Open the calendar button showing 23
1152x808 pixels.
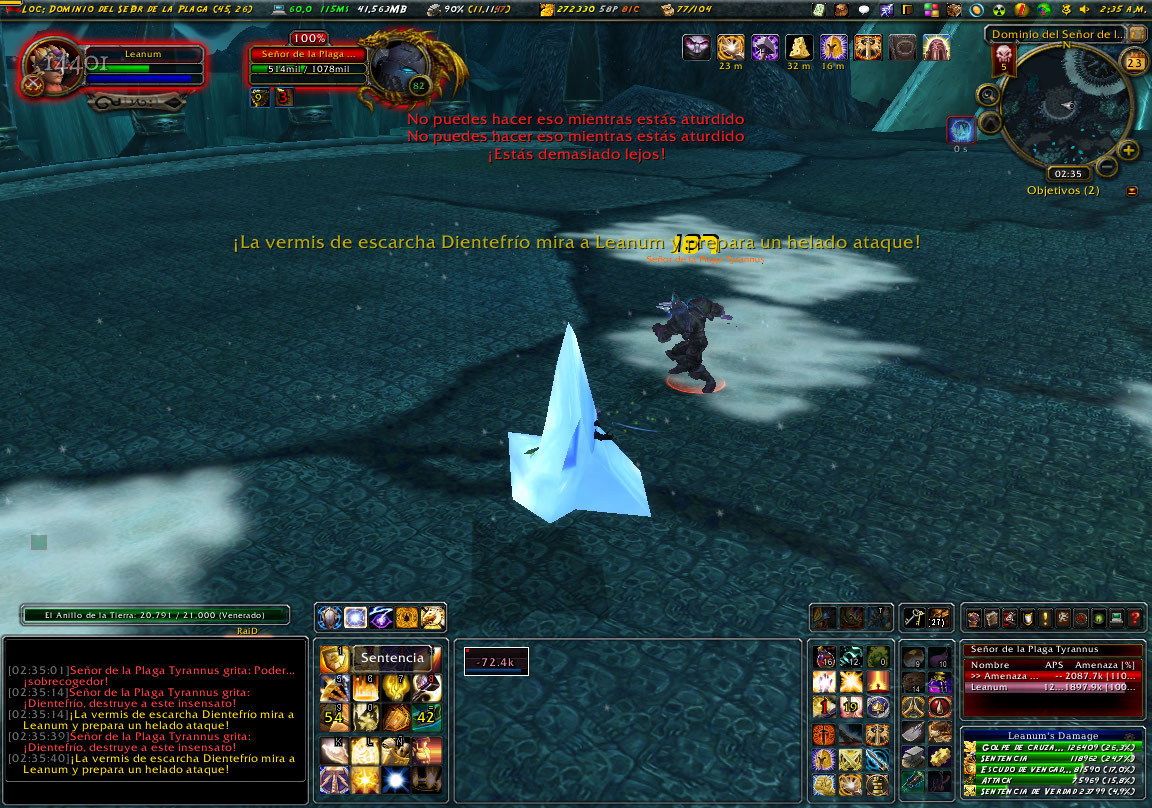point(1134,63)
